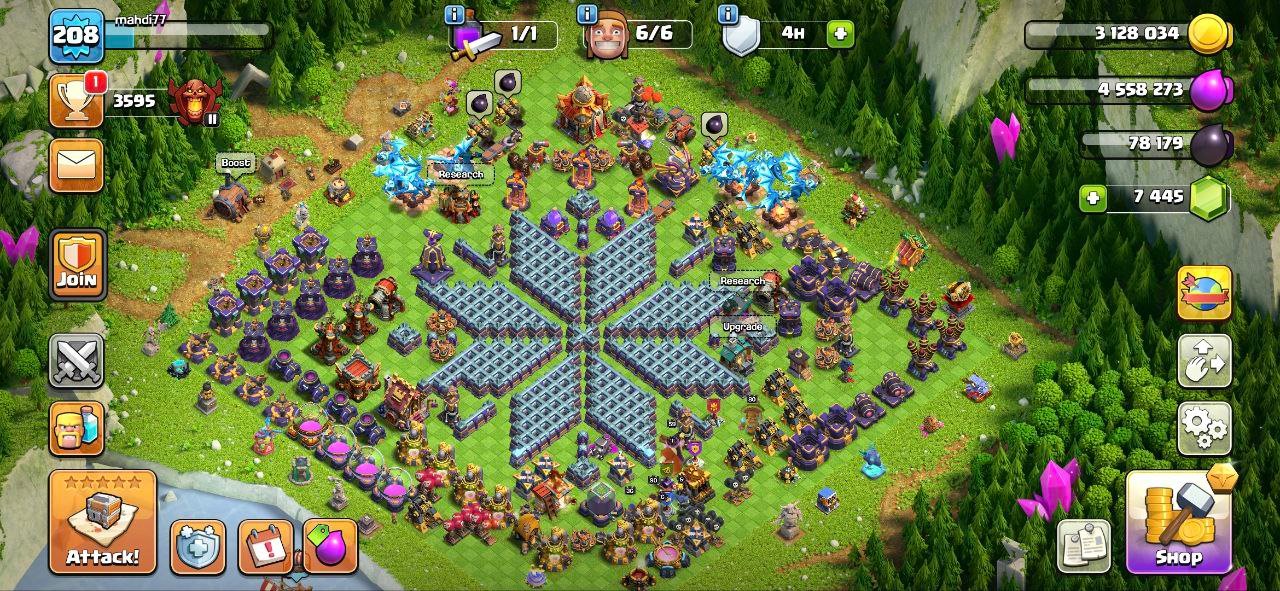Tap the Attack! button

pyautogui.click(x=103, y=522)
